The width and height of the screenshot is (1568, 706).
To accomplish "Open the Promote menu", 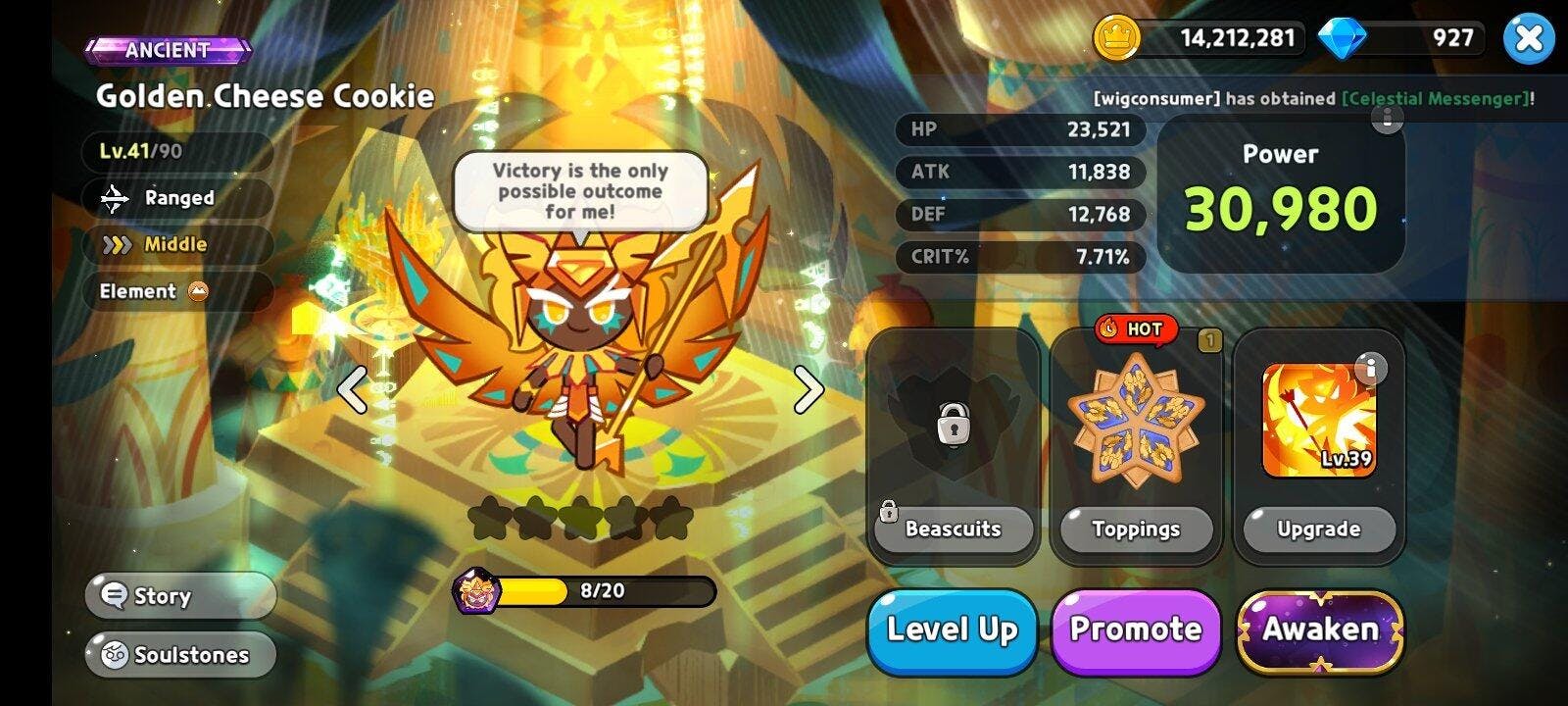I will click(x=1136, y=630).
